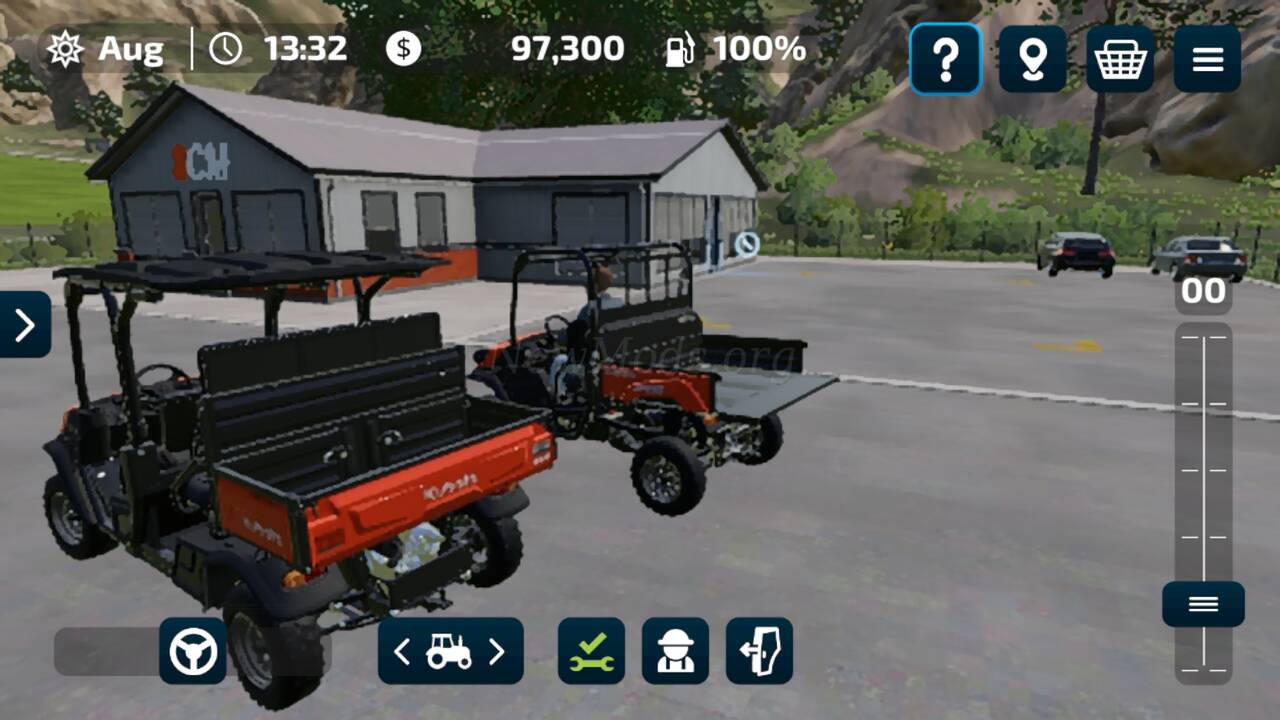The width and height of the screenshot is (1280, 720).
Task: Tap the steering wheel control button
Action: (193, 651)
